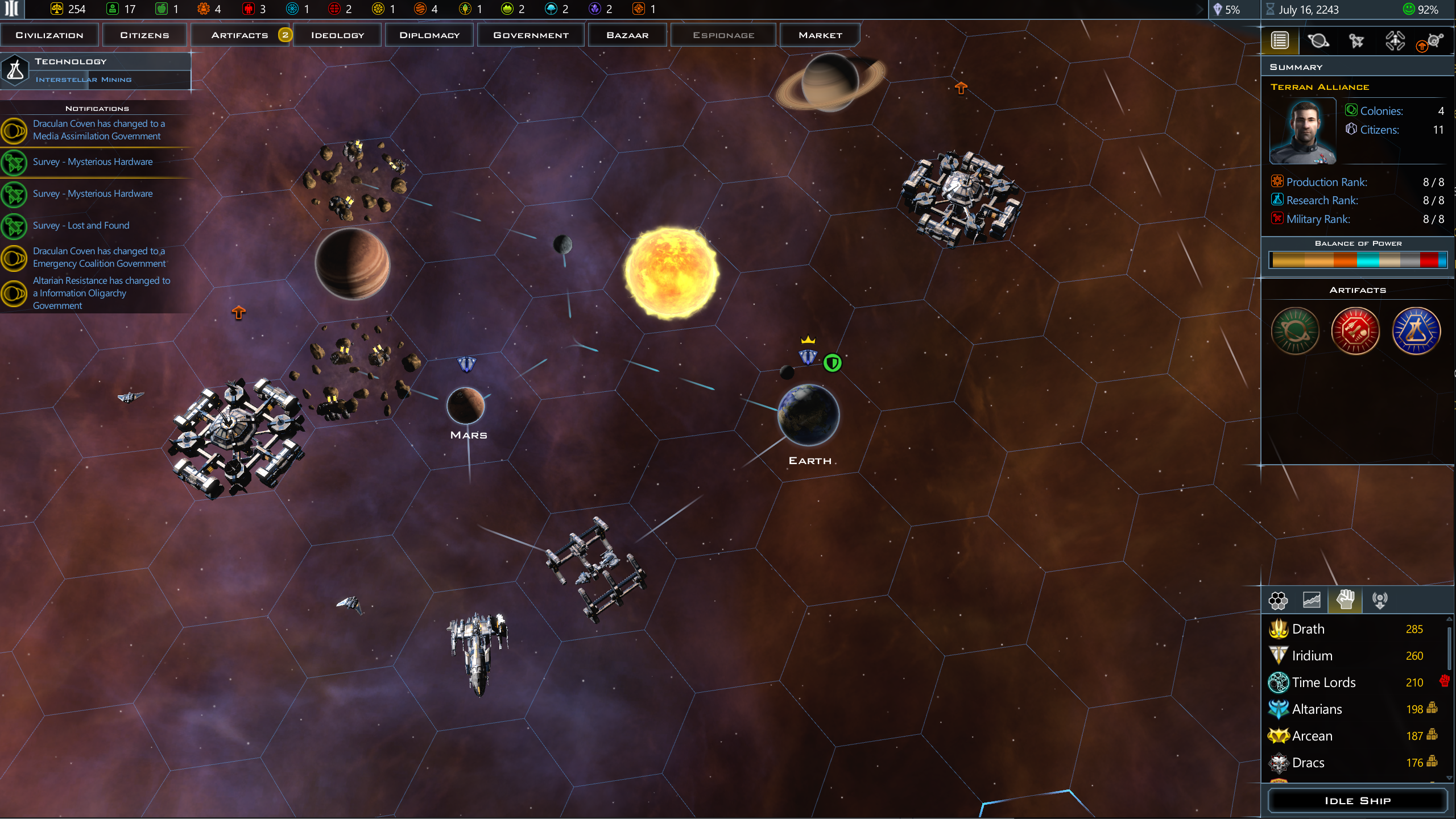Image resolution: width=1456 pixels, height=819 pixels.
Task: Open Draculan Coven Media Assimilation notification
Action: (x=98, y=130)
